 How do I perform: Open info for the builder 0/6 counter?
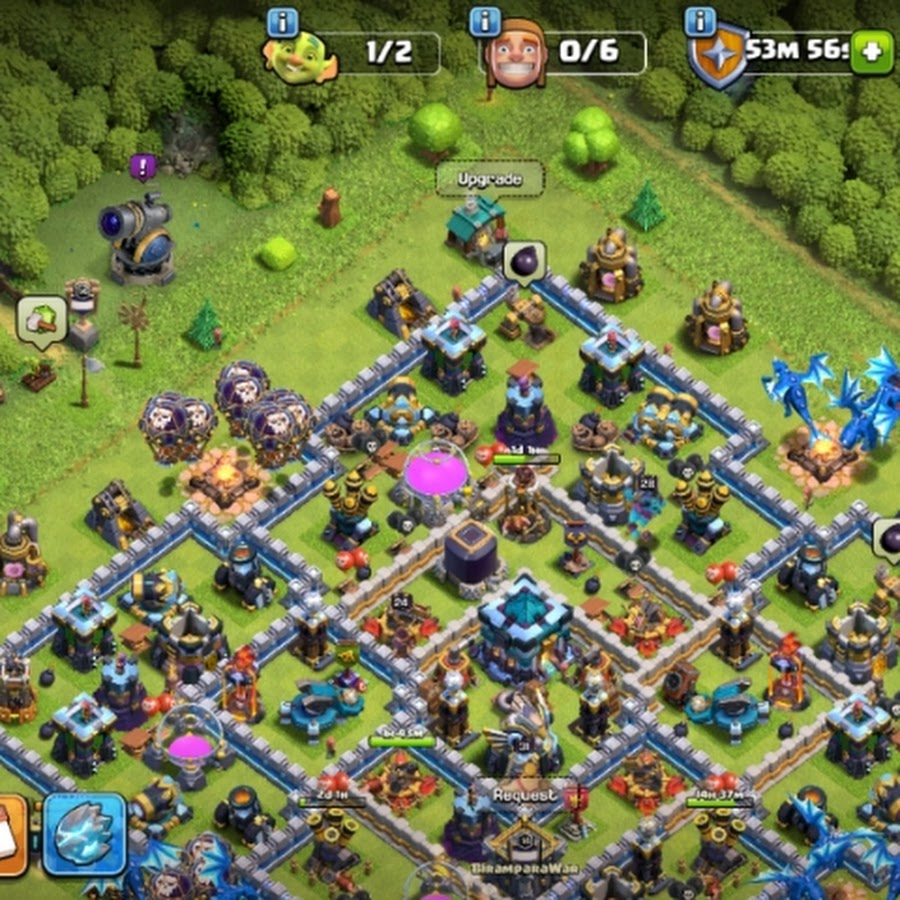[x=485, y=21]
